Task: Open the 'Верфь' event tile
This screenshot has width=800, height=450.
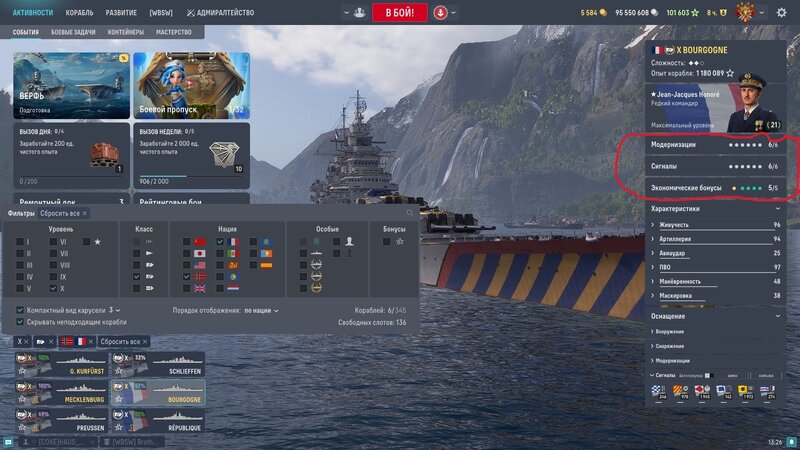Action: (70, 85)
